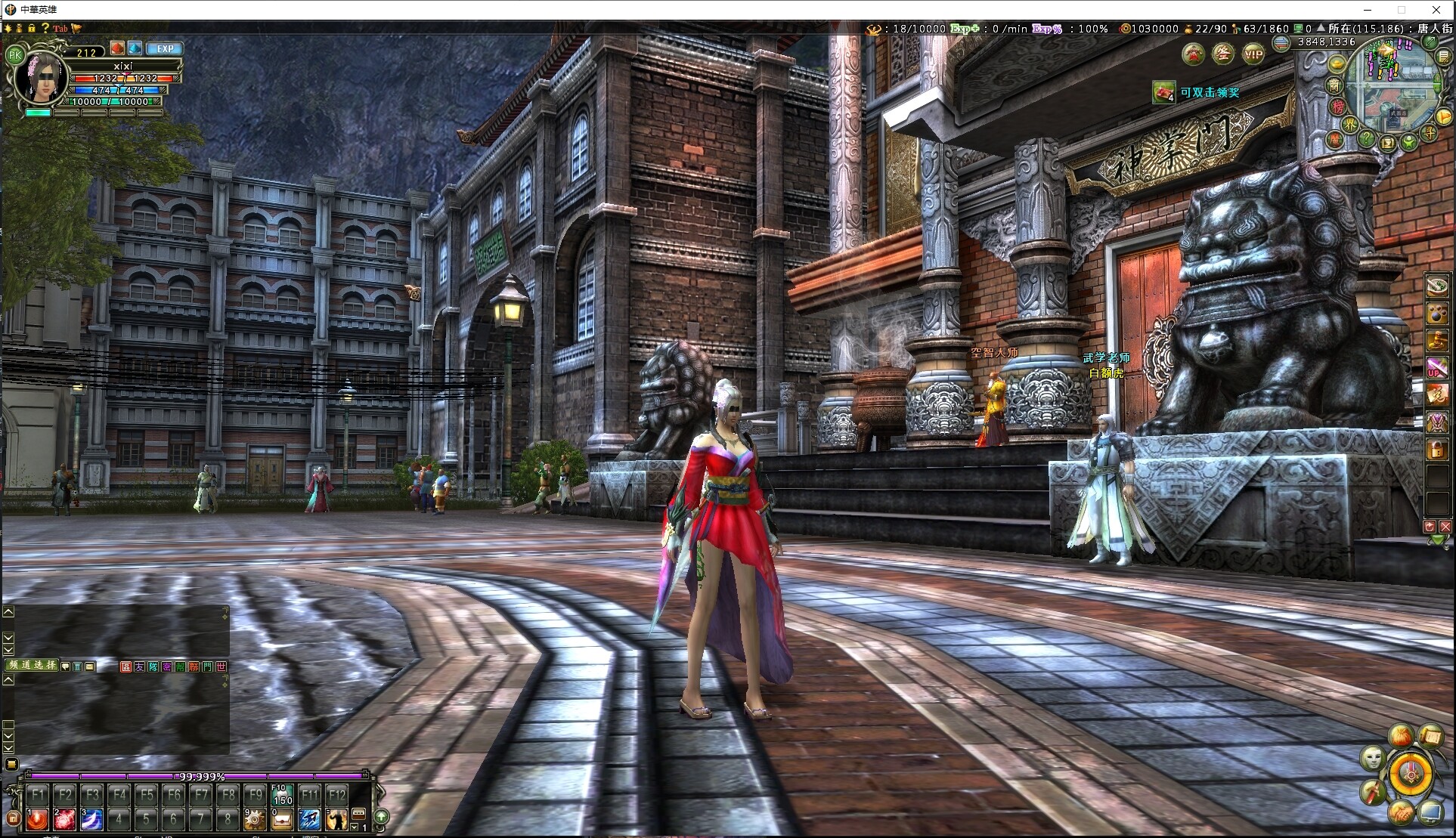Screen dimensions: 1456x838
Task: Switch to the 友 friends chat tab
Action: tap(139, 666)
